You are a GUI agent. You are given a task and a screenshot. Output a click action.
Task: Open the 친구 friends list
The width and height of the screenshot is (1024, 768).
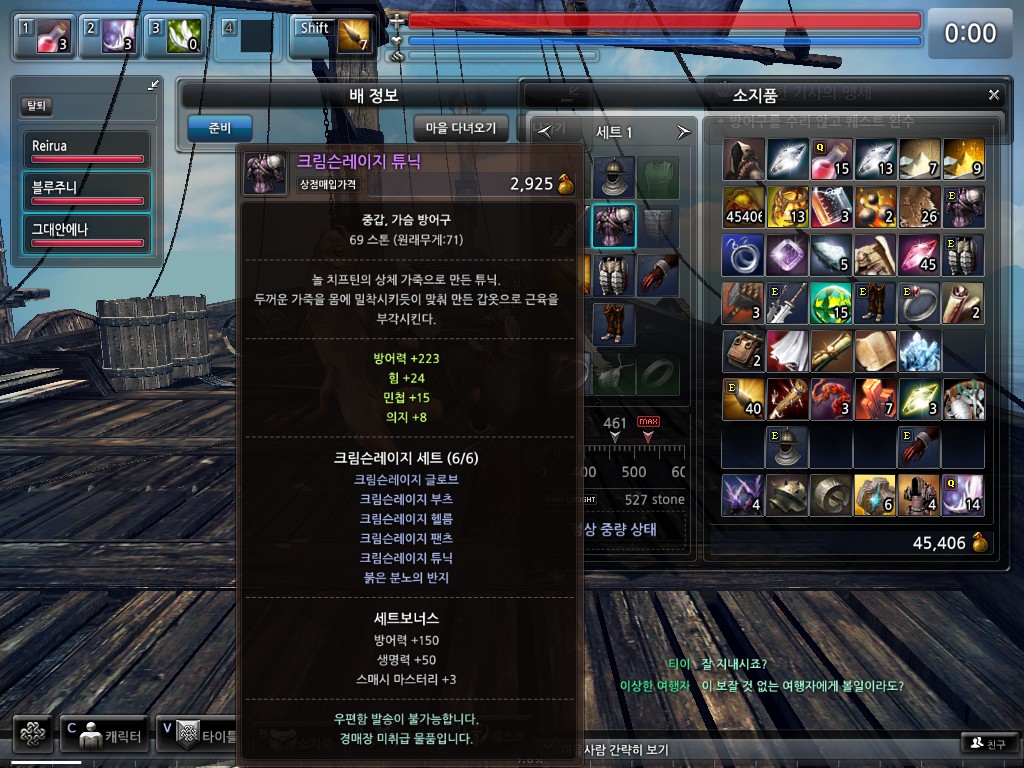pos(987,743)
